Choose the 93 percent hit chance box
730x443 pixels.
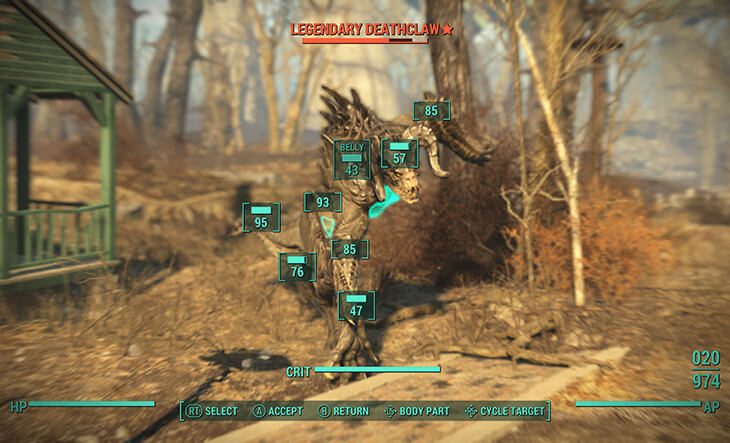click(322, 203)
